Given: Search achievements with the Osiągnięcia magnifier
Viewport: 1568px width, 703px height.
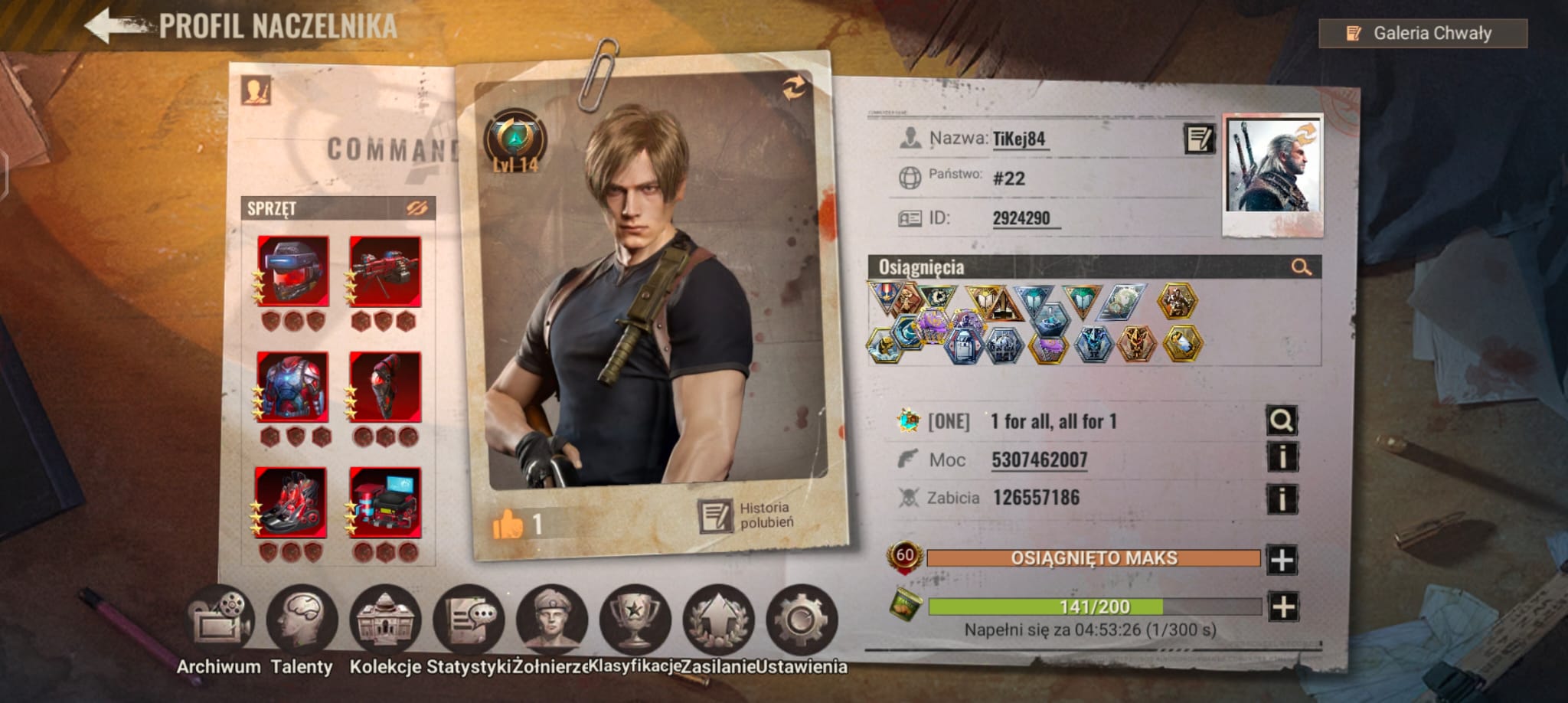Looking at the screenshot, I should point(1301,267).
